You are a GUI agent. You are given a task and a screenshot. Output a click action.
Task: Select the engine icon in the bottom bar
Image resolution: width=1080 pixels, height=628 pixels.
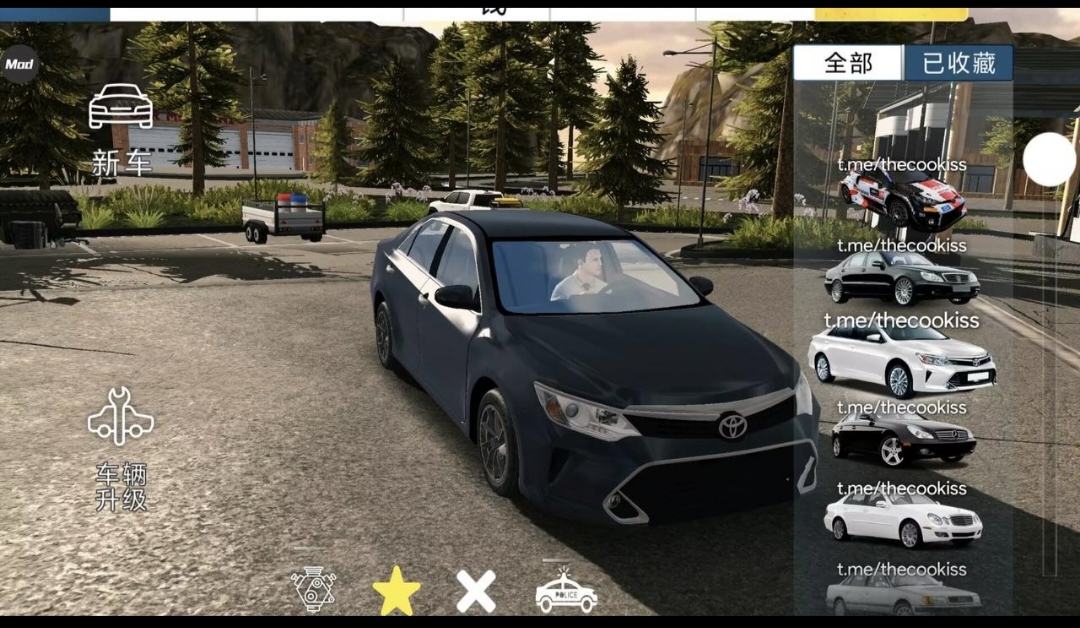click(x=313, y=589)
